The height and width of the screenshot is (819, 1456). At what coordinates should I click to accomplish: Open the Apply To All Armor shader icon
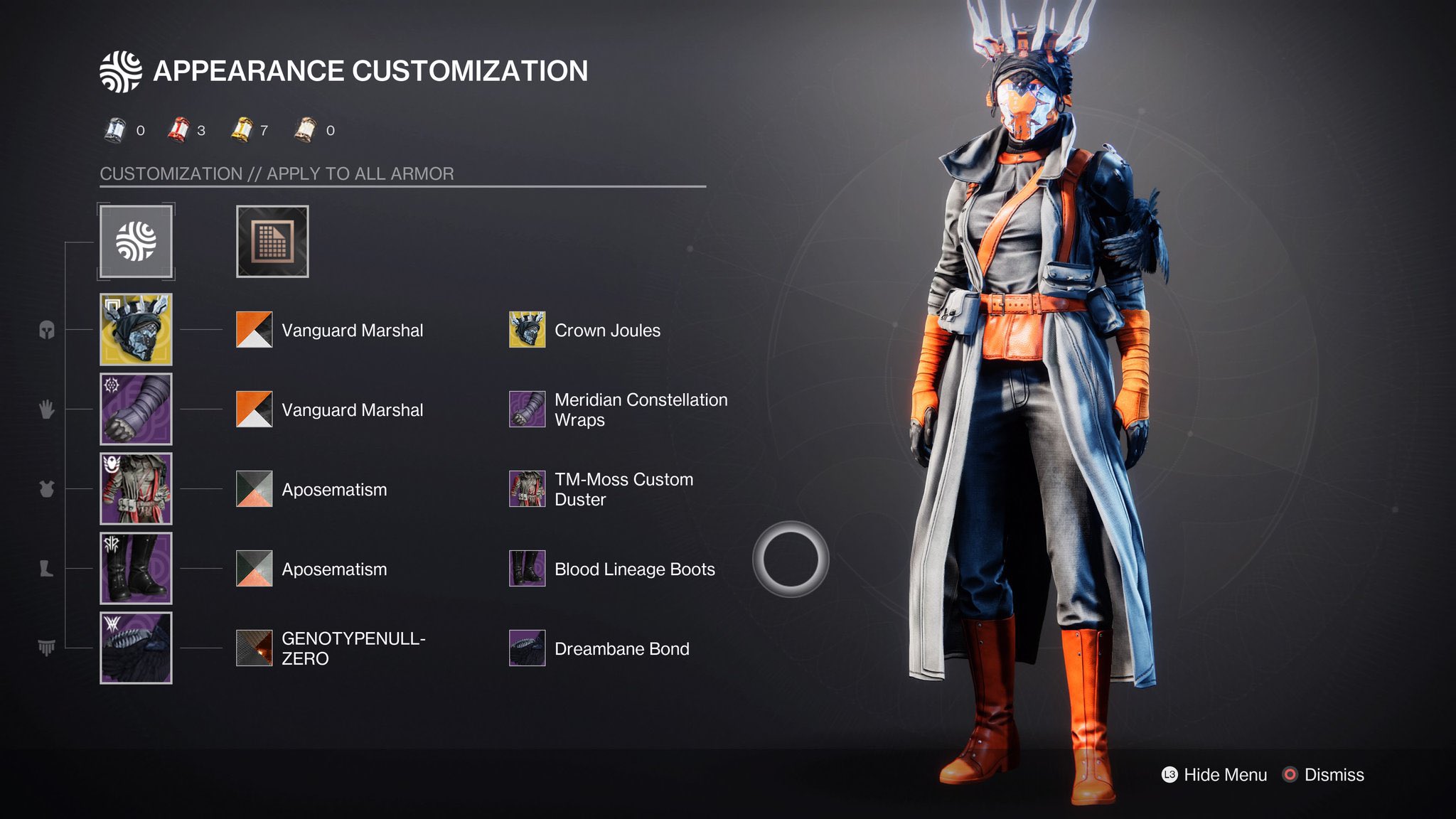pos(135,242)
